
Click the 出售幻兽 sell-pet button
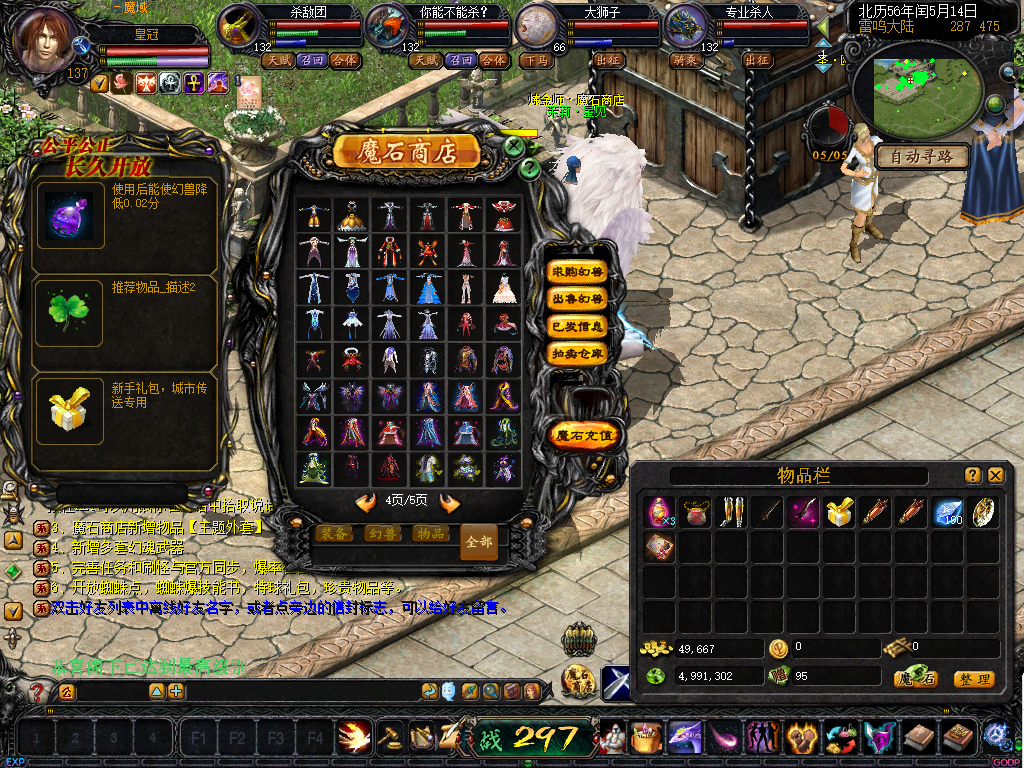(578, 299)
